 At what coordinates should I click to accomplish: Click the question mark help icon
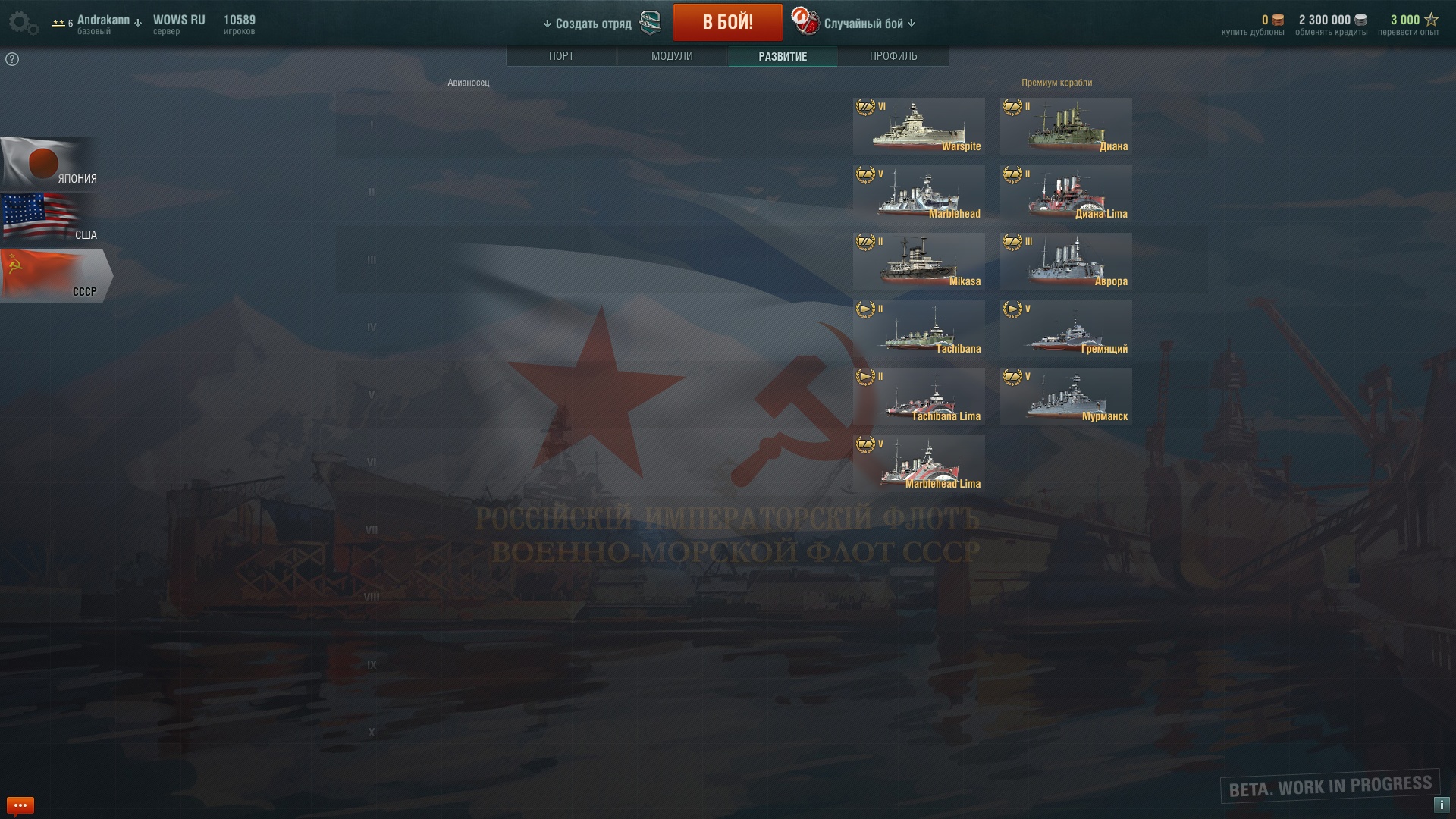tap(12, 59)
